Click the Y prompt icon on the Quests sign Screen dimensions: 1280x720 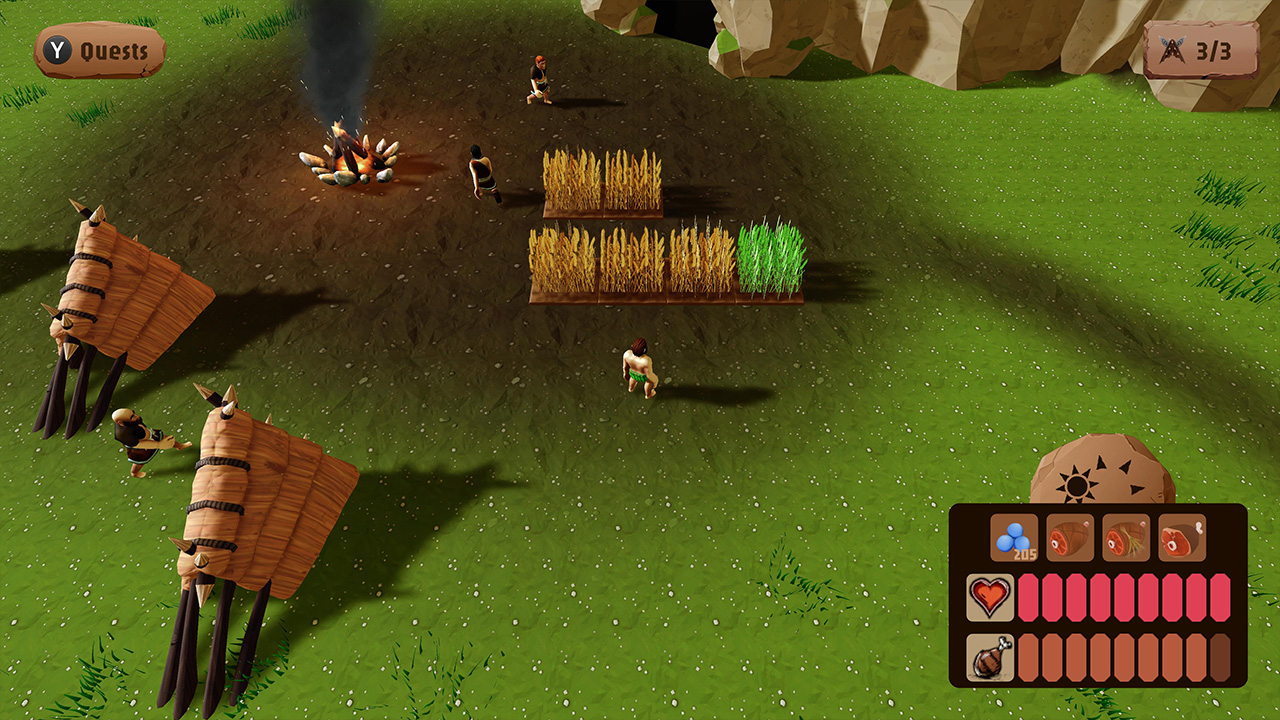(56, 47)
